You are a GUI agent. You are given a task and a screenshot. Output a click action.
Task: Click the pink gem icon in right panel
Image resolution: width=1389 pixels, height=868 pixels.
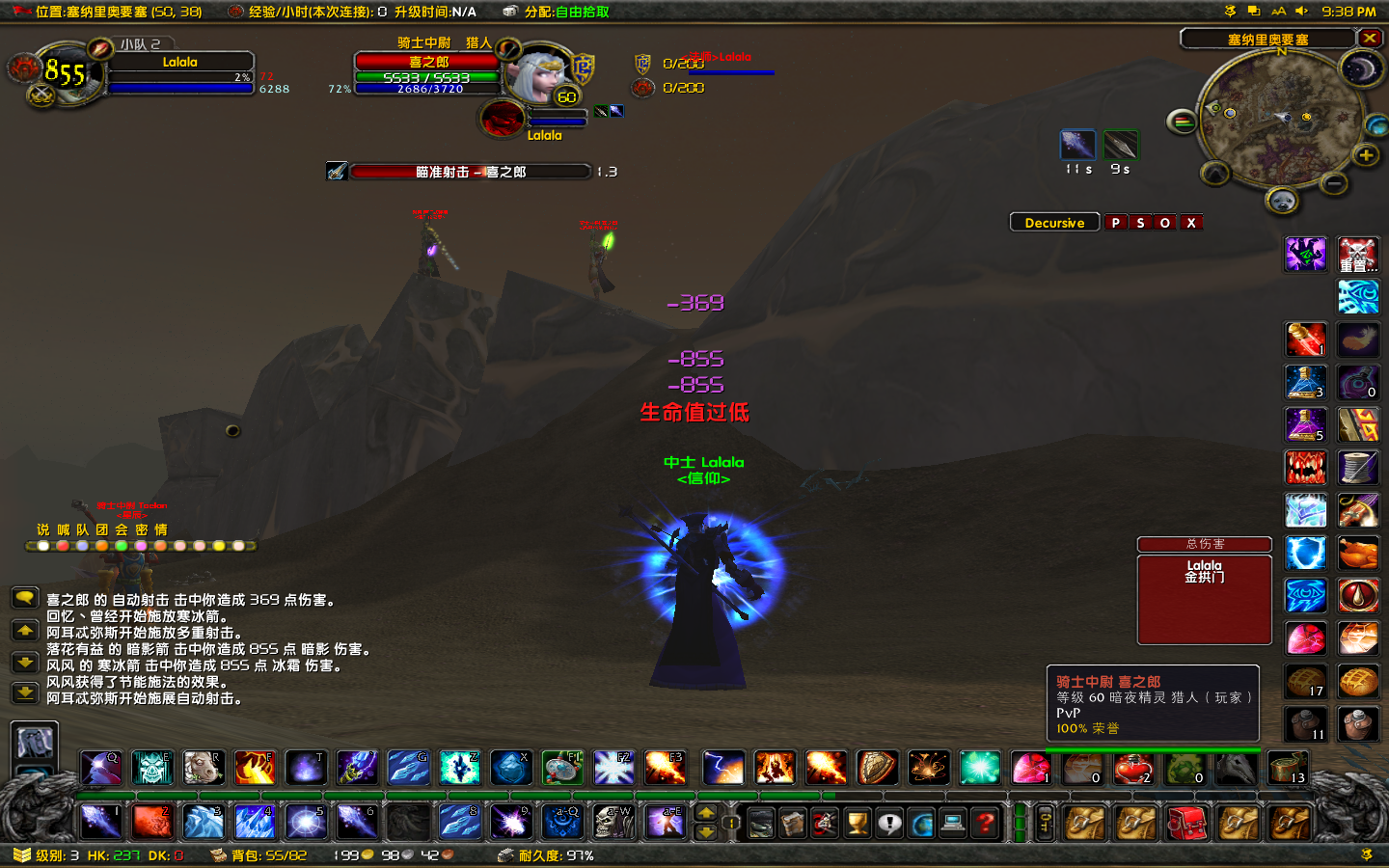pos(1305,637)
